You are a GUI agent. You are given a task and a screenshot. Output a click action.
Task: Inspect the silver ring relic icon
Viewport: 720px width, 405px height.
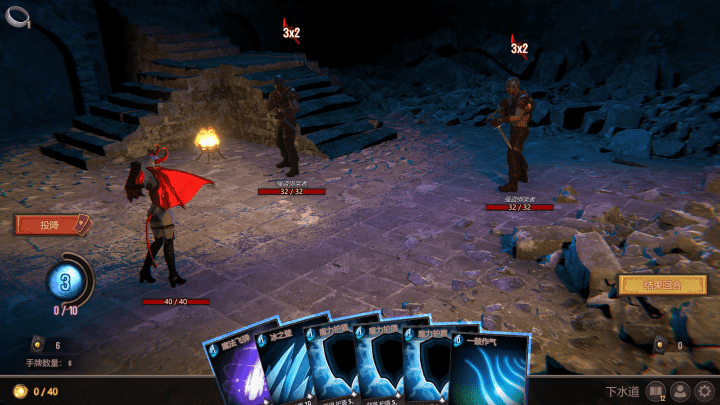(x=17, y=15)
